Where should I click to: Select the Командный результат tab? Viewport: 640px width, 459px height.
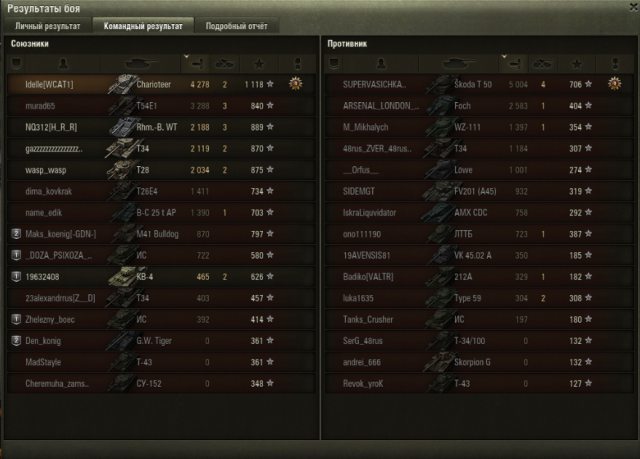click(x=139, y=25)
